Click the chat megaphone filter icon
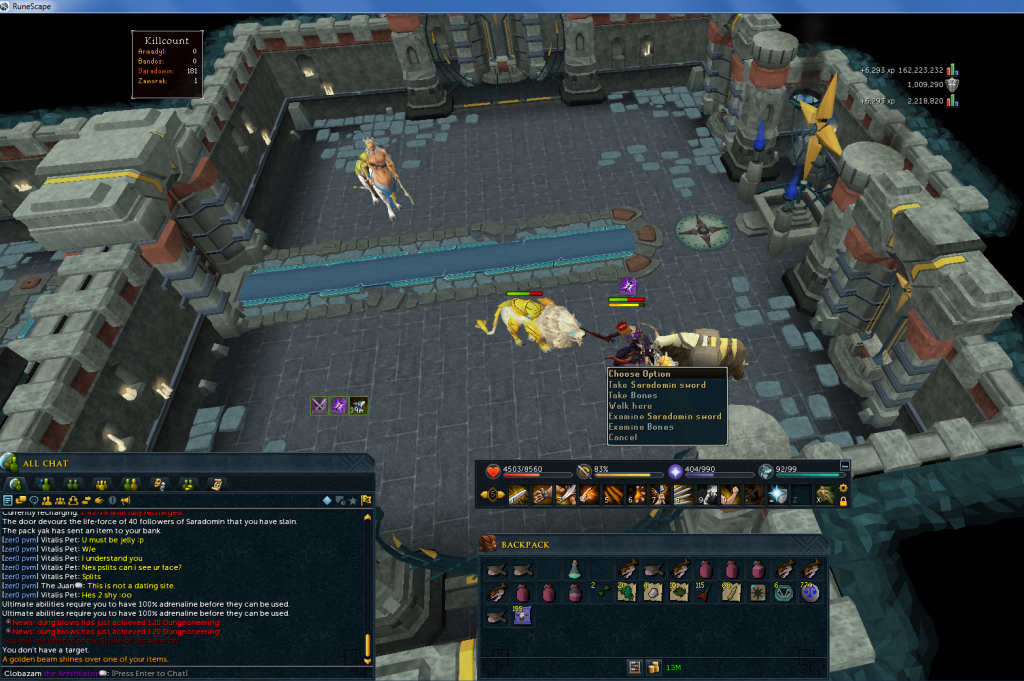 tap(126, 500)
